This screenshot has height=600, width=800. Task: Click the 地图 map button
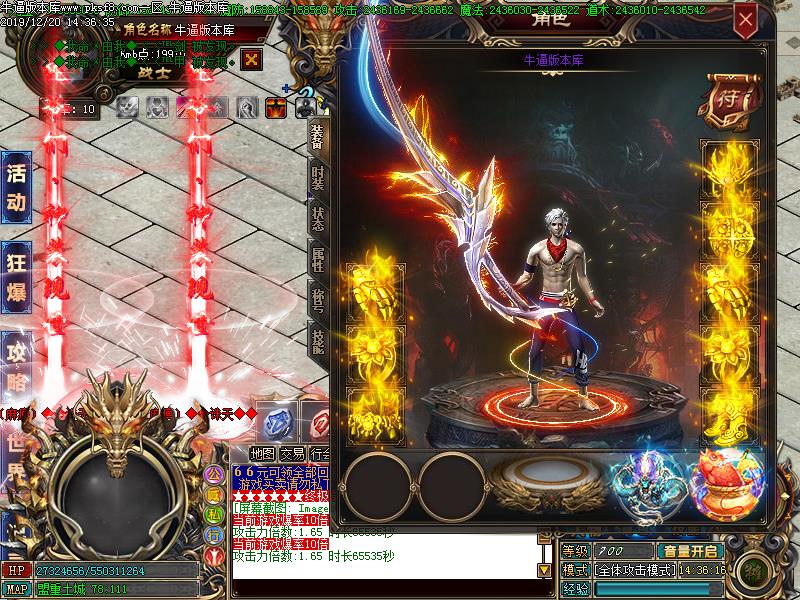[262, 454]
